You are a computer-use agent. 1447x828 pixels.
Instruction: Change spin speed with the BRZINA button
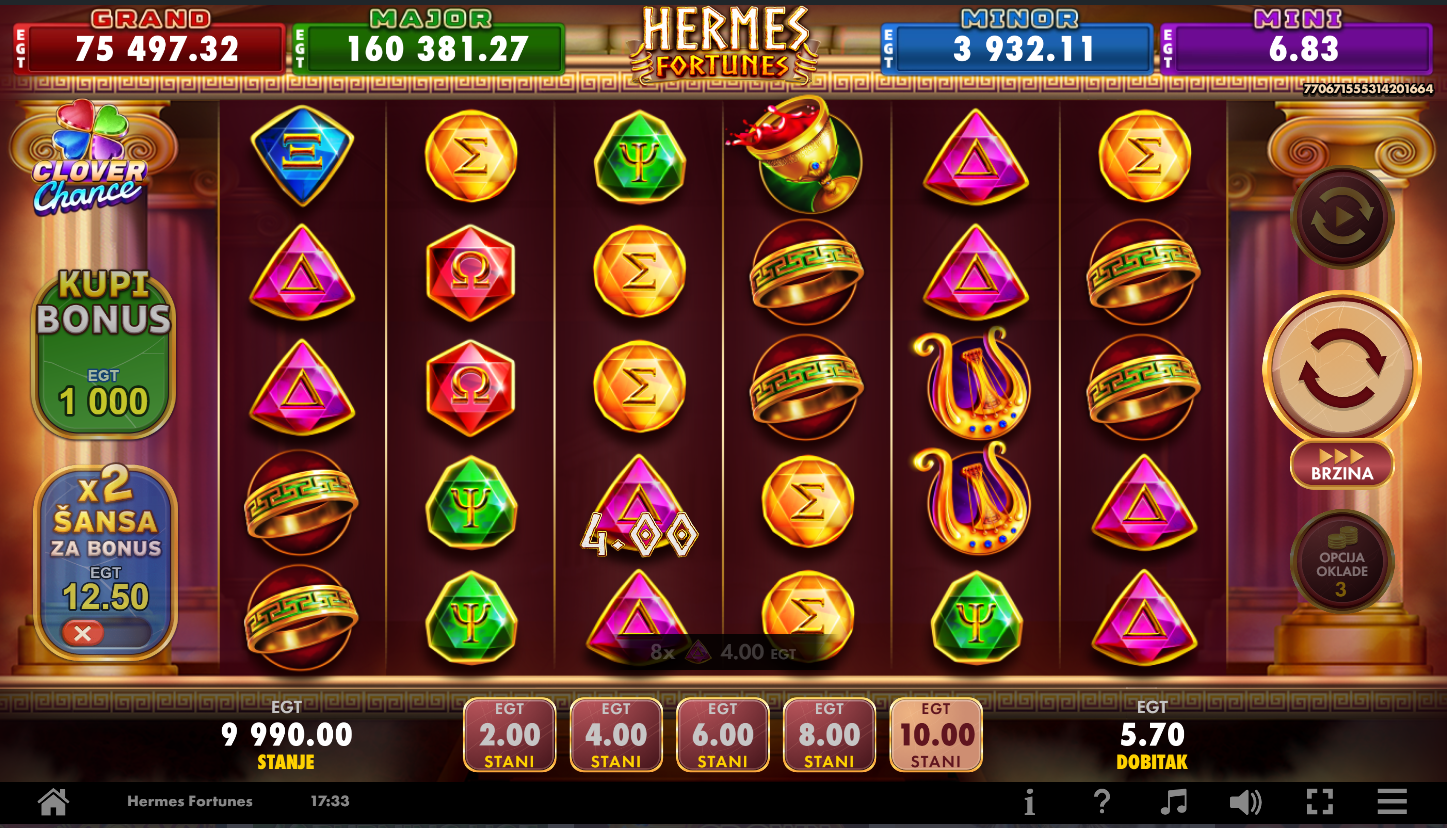1341,464
